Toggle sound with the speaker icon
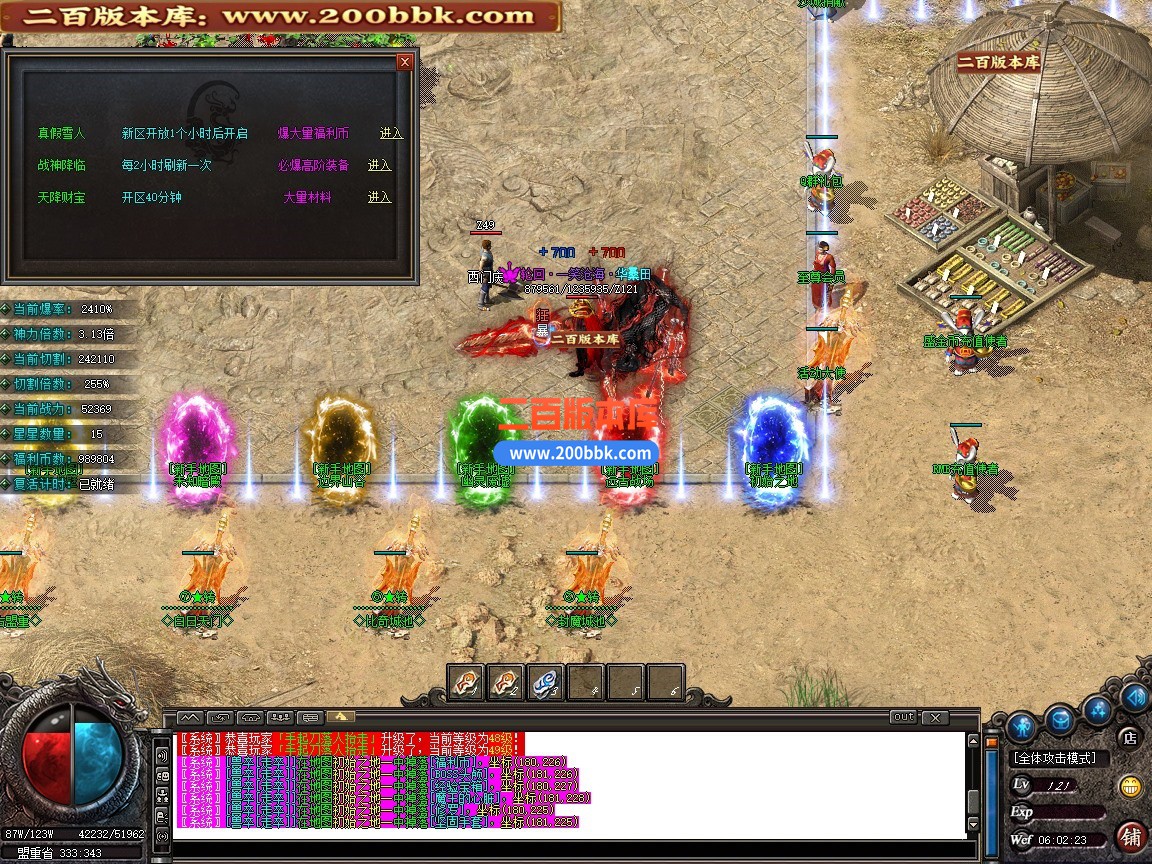The height and width of the screenshot is (864, 1152). click(1134, 697)
